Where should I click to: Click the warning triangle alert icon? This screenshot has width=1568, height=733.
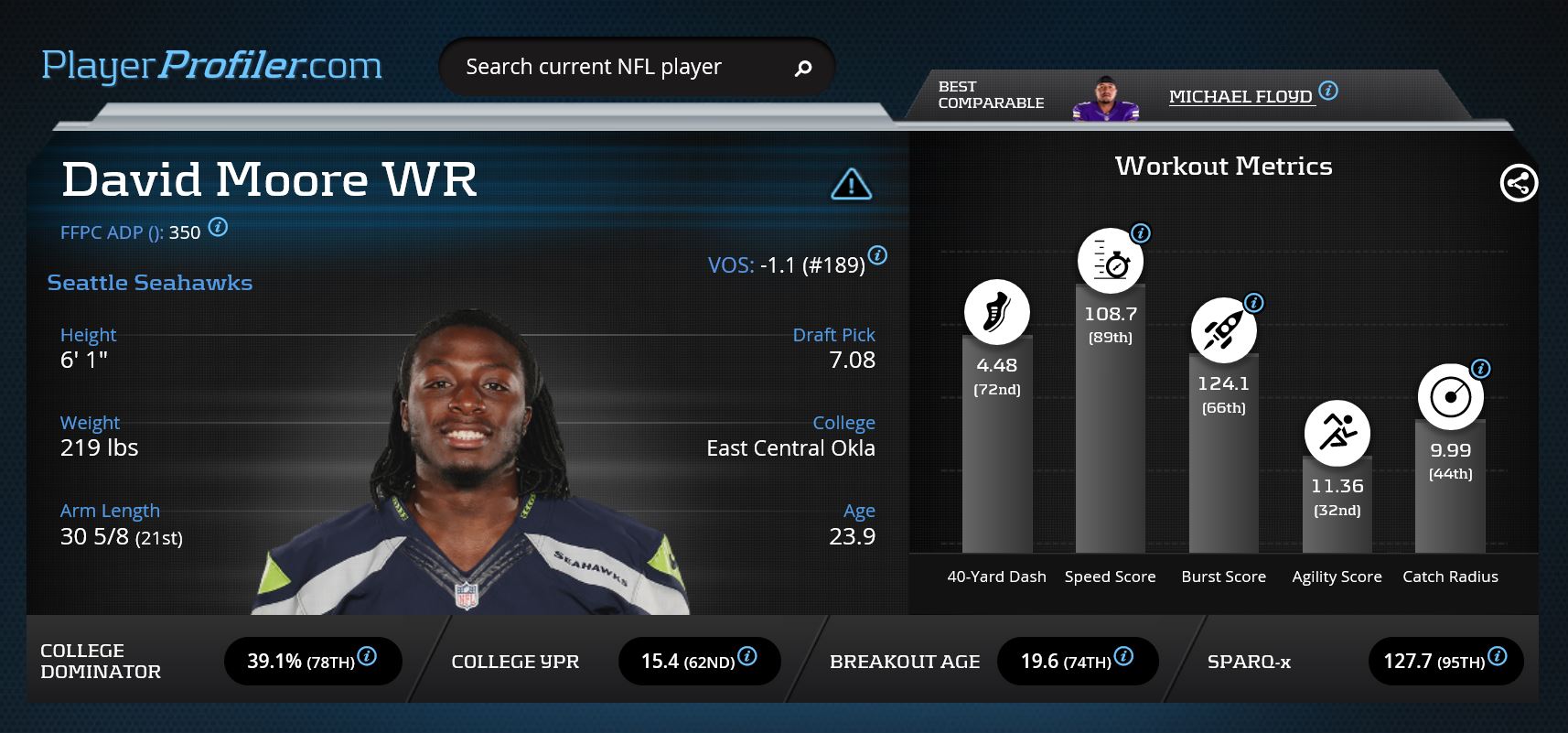851,184
